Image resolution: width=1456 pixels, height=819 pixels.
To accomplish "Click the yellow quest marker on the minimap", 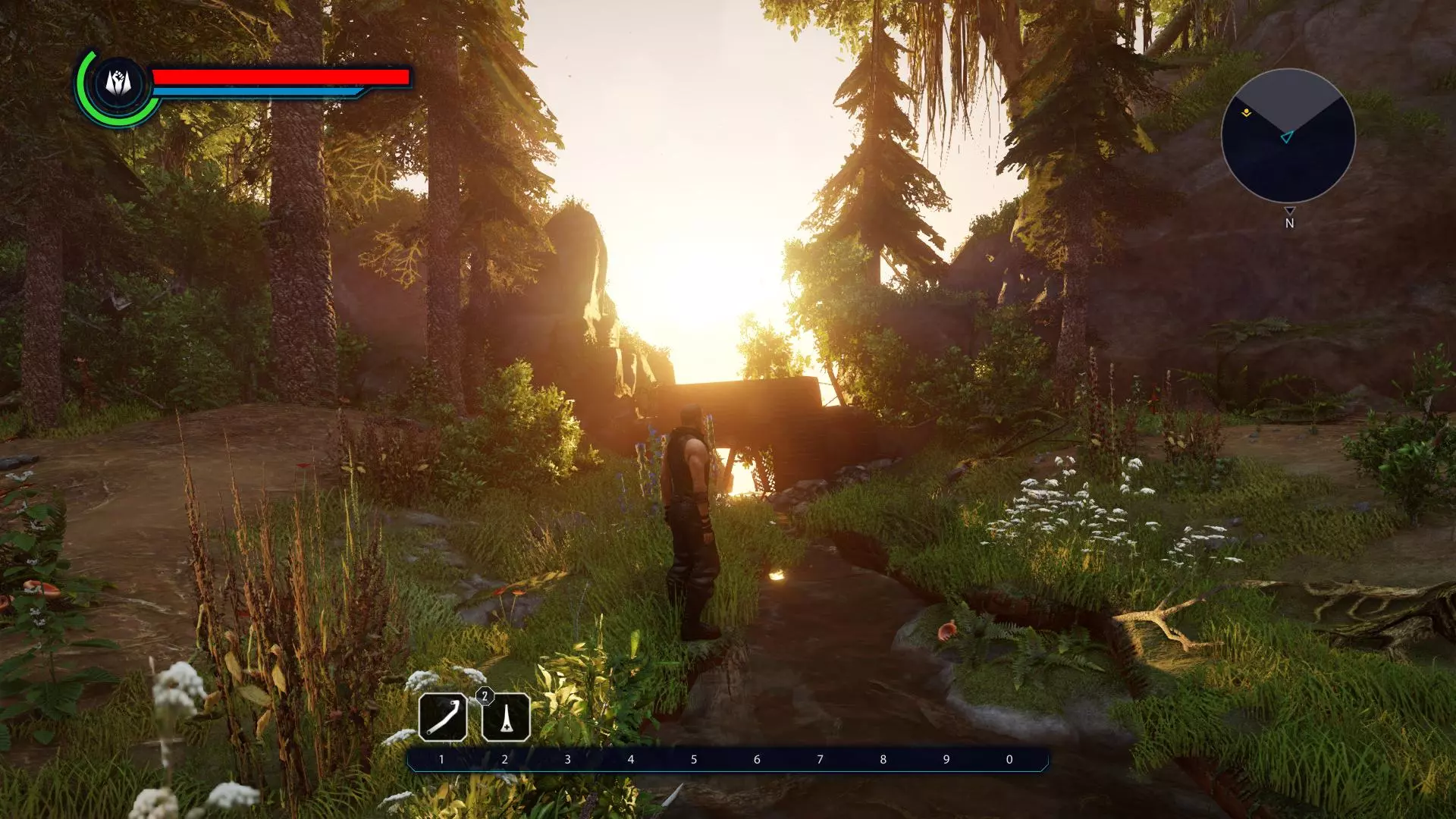I will coord(1246,113).
